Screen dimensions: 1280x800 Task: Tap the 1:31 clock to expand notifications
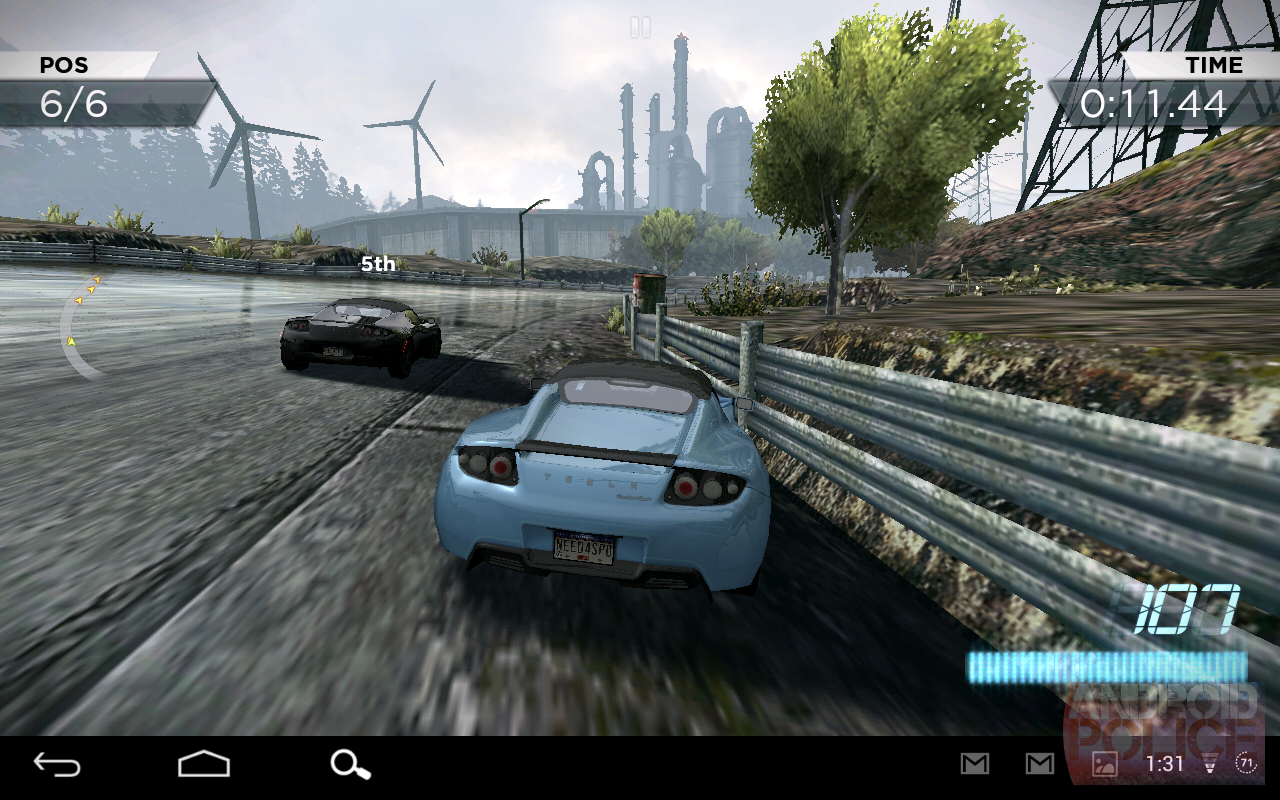(1166, 765)
